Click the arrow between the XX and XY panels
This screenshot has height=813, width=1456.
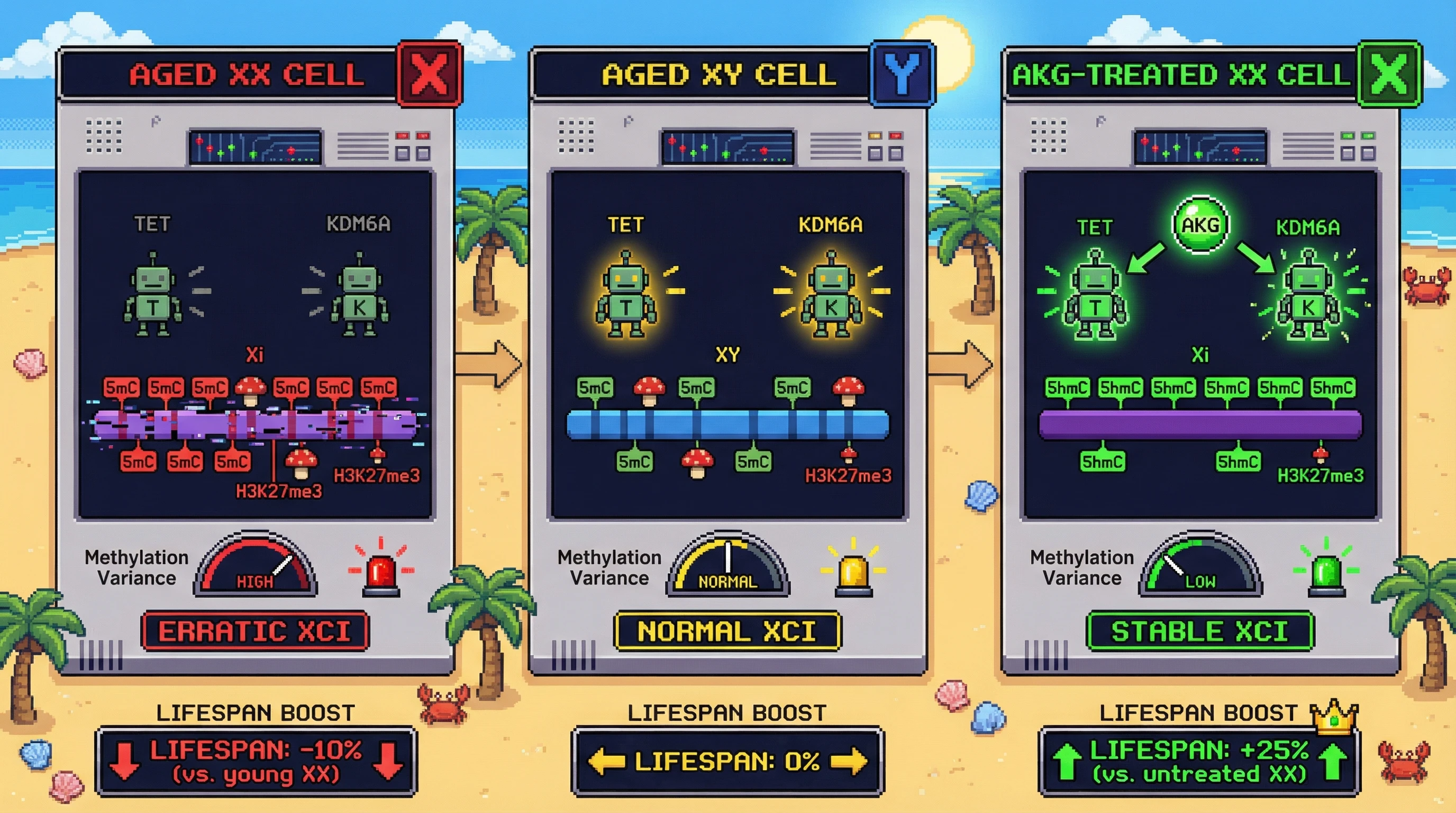click(x=489, y=364)
